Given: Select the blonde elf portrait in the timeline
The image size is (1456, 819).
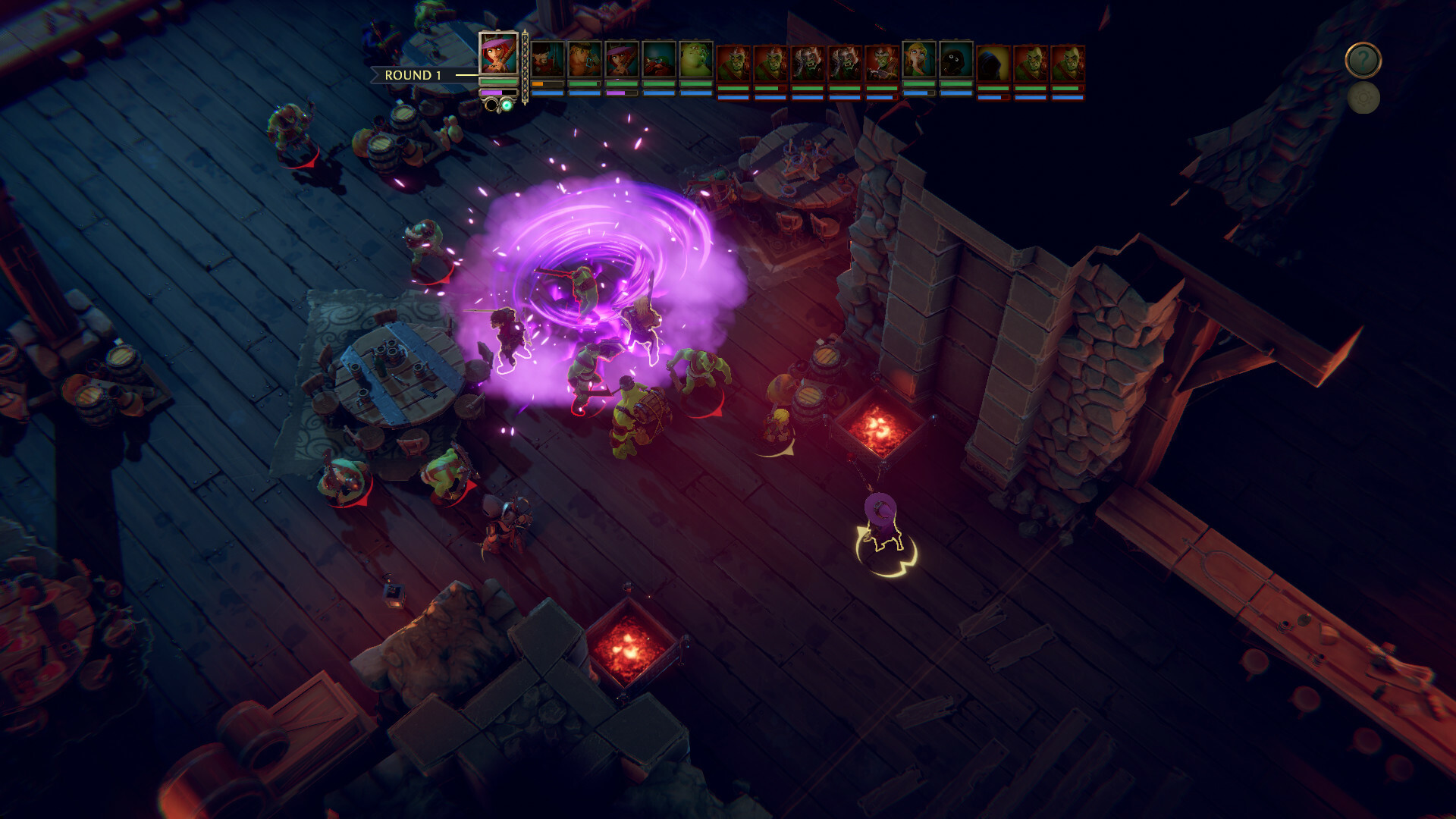Looking at the screenshot, I should click(x=918, y=61).
